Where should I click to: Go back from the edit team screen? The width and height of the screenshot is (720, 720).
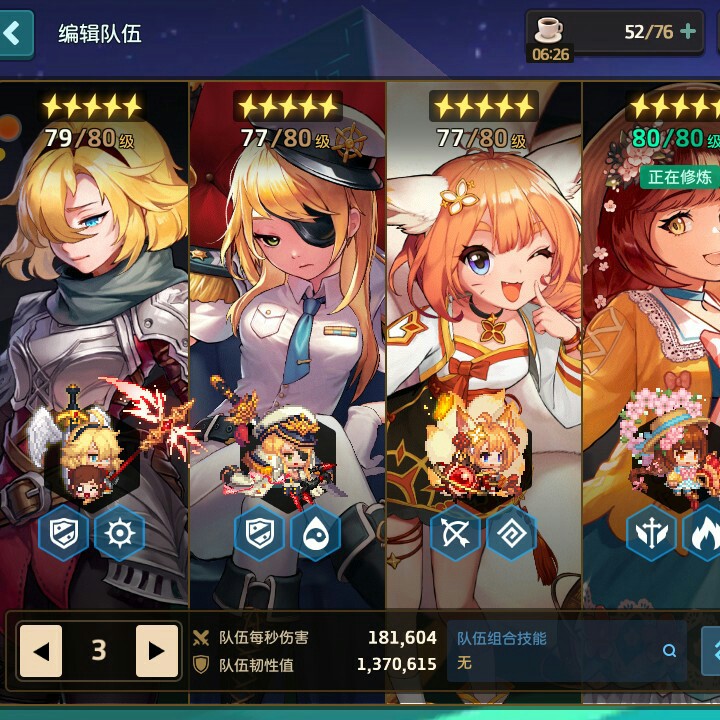(14, 34)
